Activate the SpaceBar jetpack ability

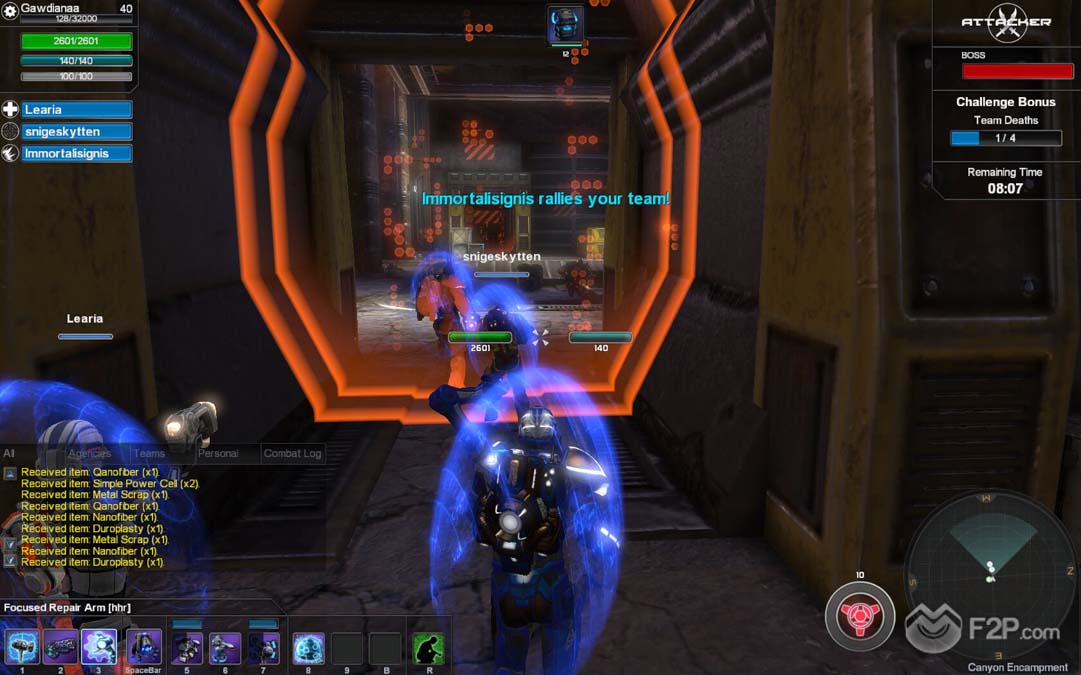click(144, 648)
